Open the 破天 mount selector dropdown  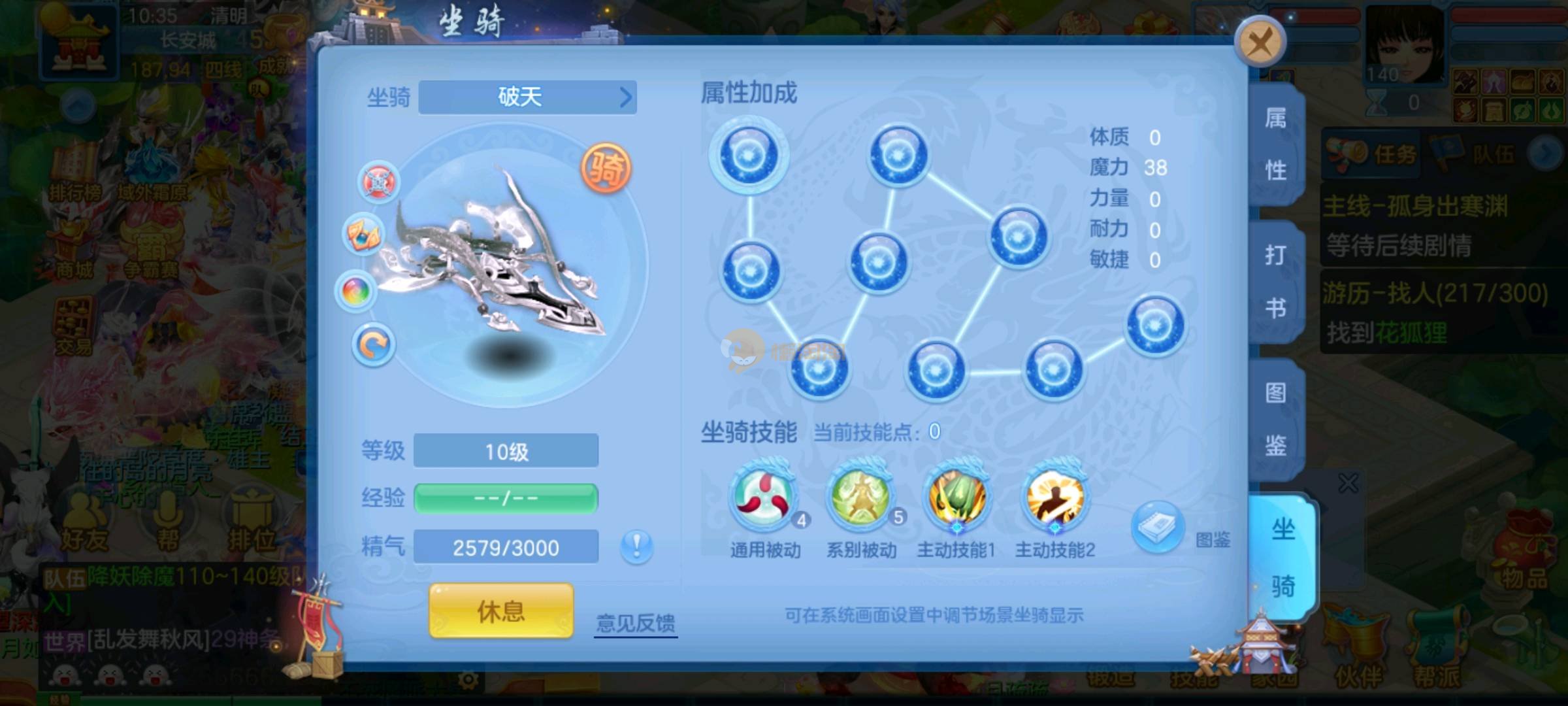click(x=527, y=97)
